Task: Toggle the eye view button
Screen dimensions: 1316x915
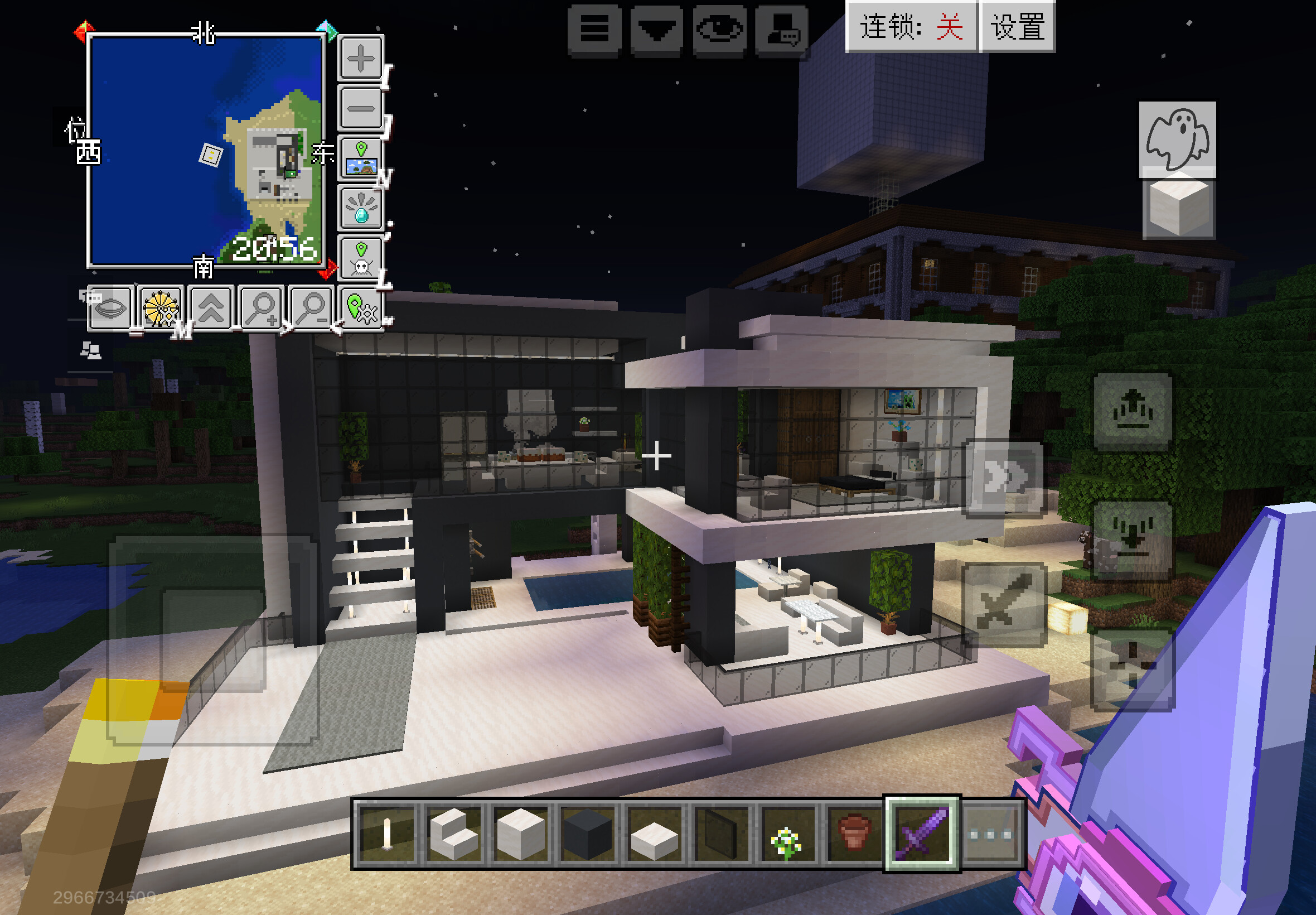Action: (x=719, y=30)
